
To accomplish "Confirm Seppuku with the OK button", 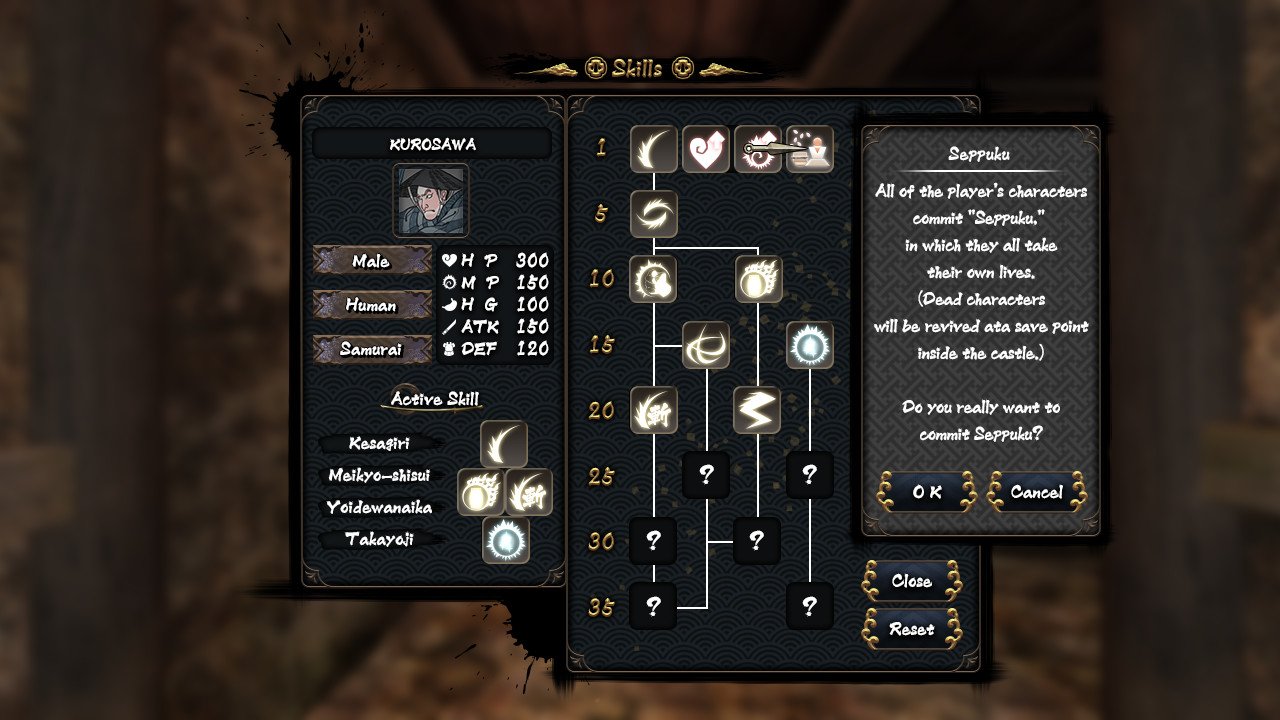I will [926, 492].
